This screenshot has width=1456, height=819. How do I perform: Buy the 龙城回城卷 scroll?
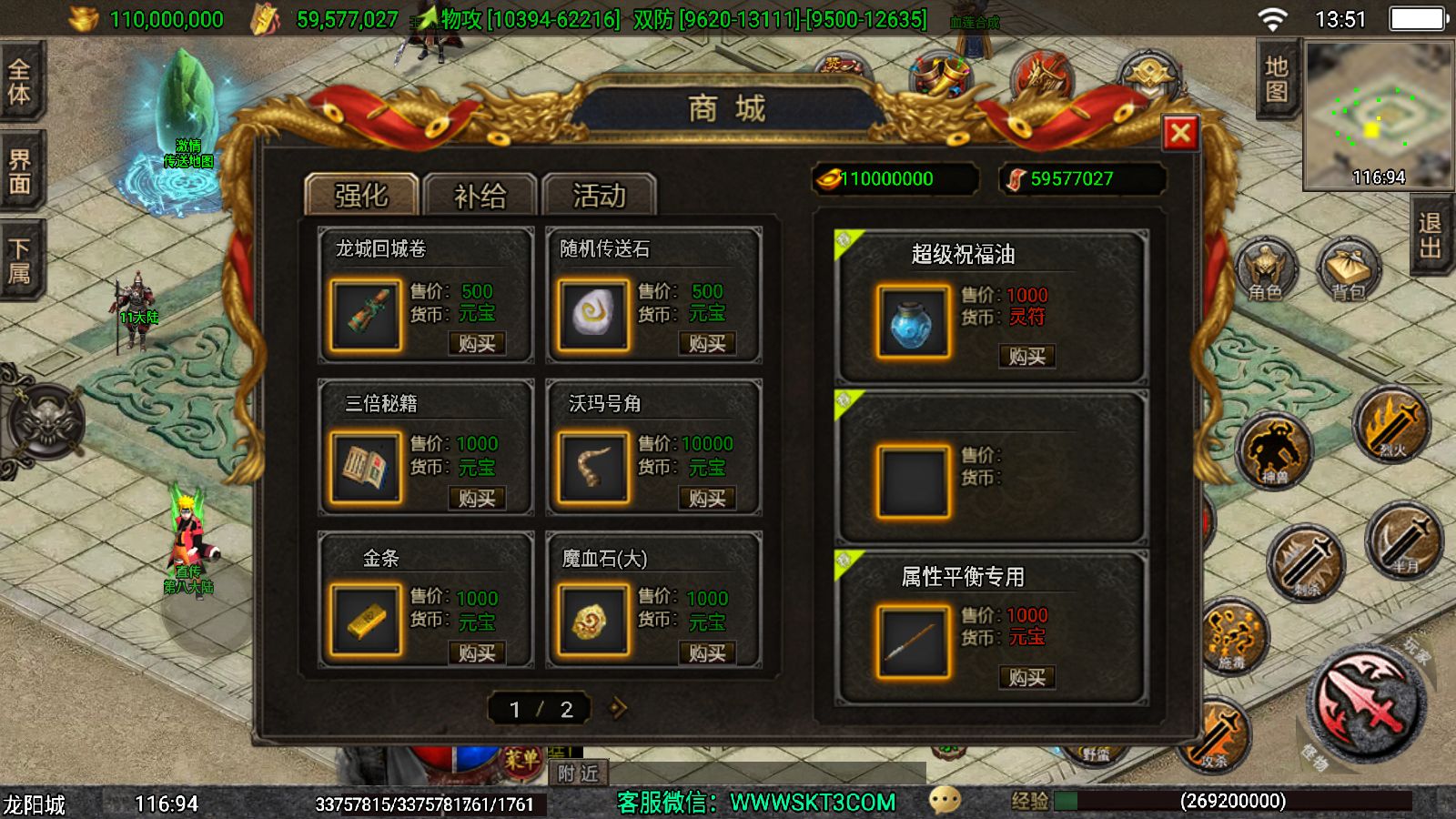point(477,344)
